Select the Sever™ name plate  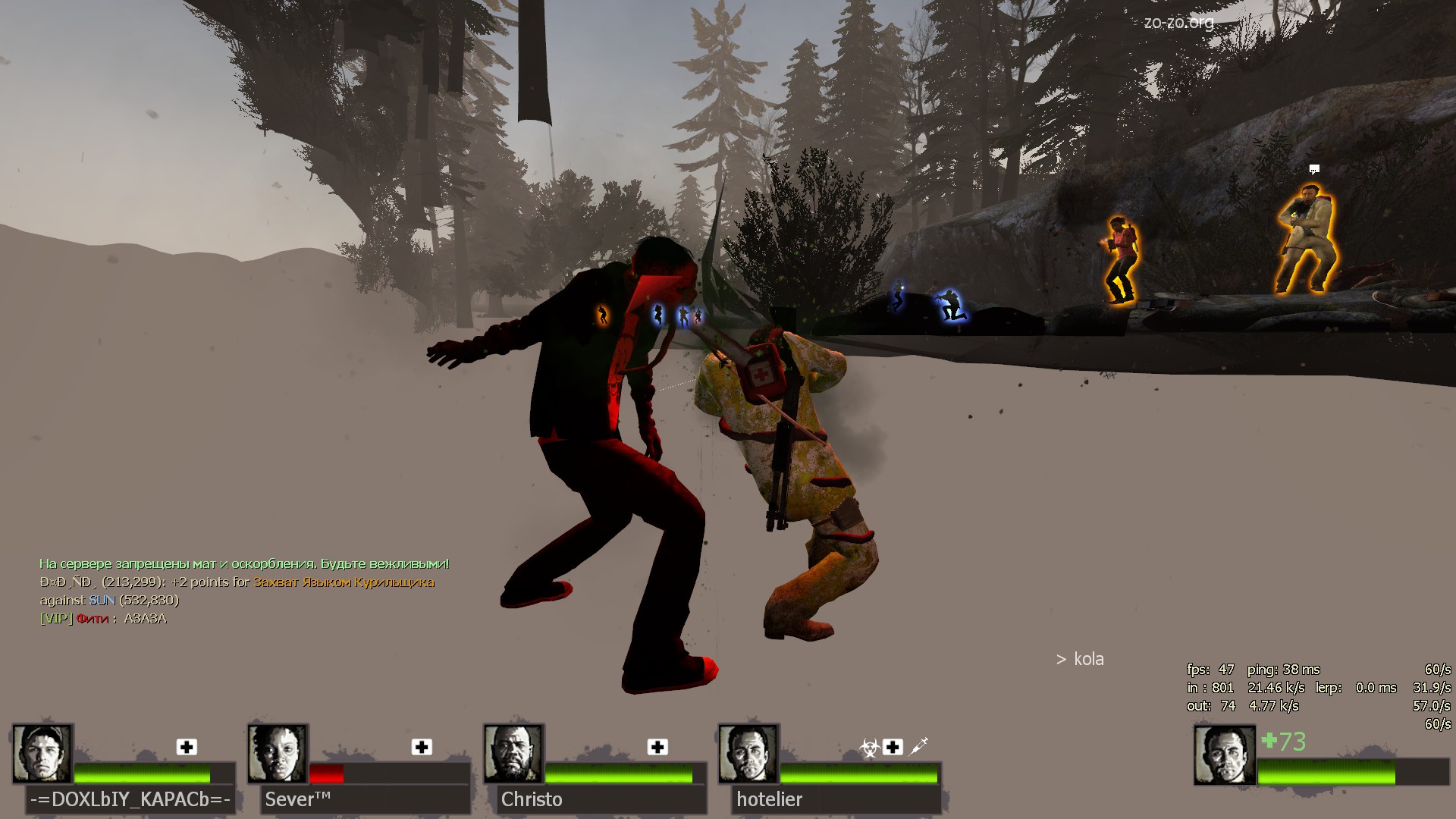pyautogui.click(x=364, y=799)
